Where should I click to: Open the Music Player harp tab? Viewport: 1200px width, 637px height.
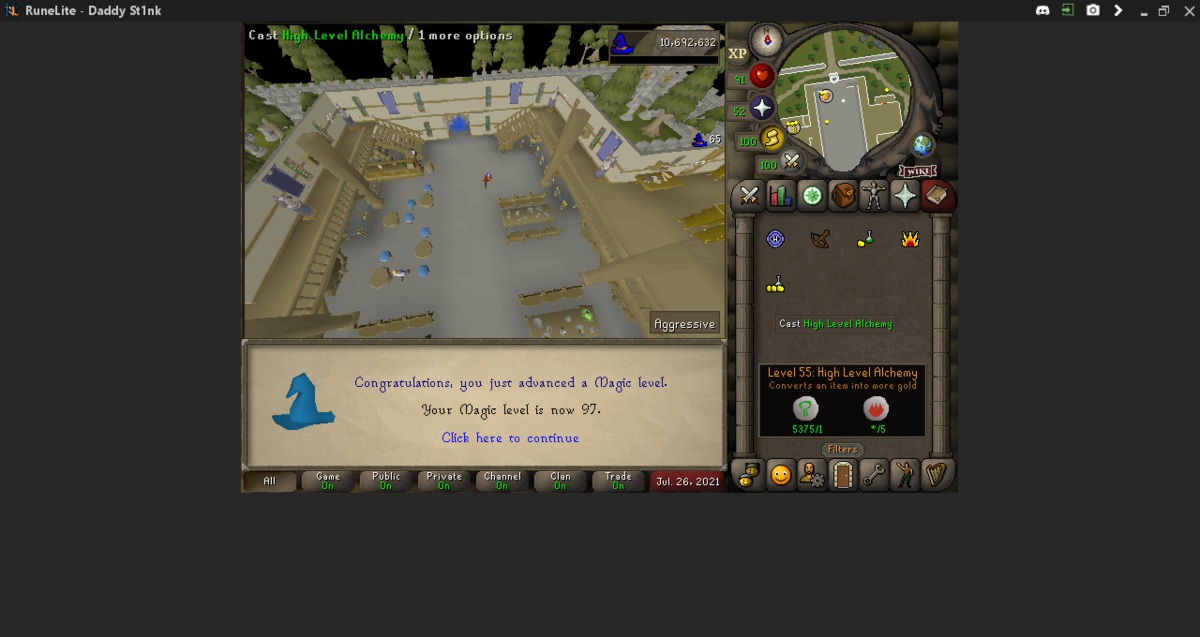936,475
